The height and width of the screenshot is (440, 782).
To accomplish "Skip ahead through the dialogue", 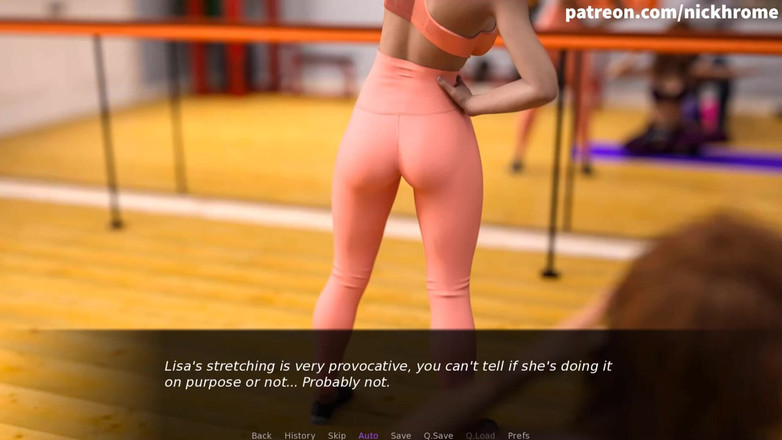I will click(x=337, y=435).
